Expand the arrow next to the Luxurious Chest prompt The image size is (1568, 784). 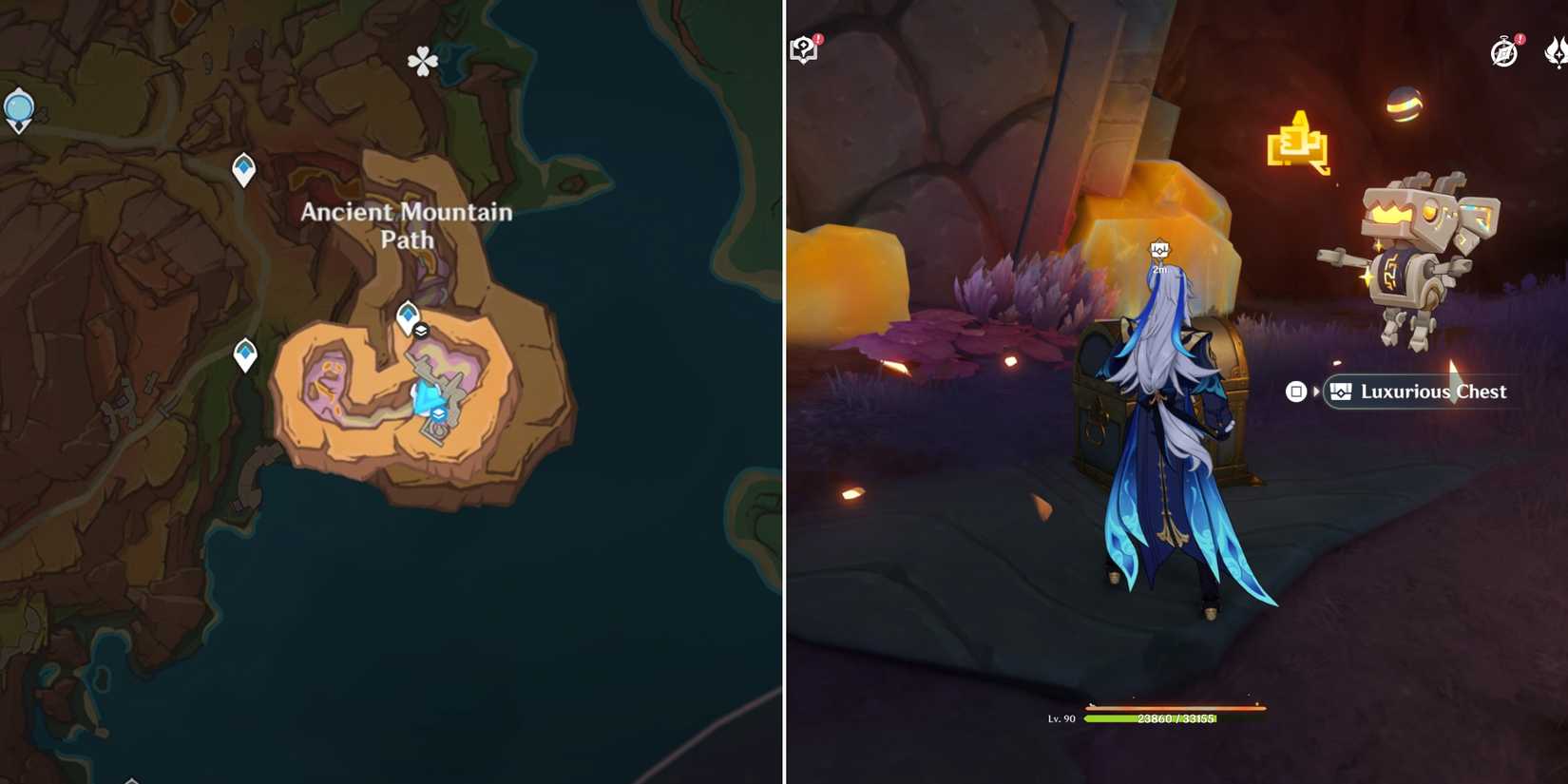point(1316,392)
